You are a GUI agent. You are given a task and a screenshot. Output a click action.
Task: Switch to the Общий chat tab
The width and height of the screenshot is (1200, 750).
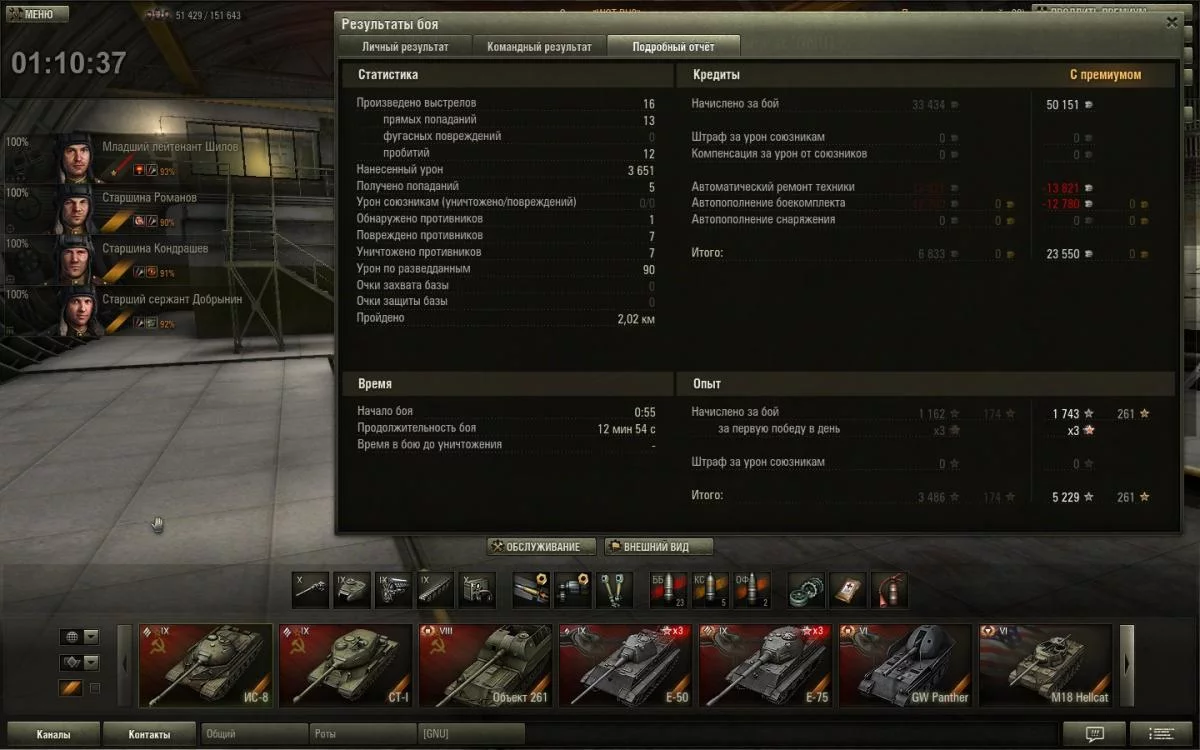253,734
